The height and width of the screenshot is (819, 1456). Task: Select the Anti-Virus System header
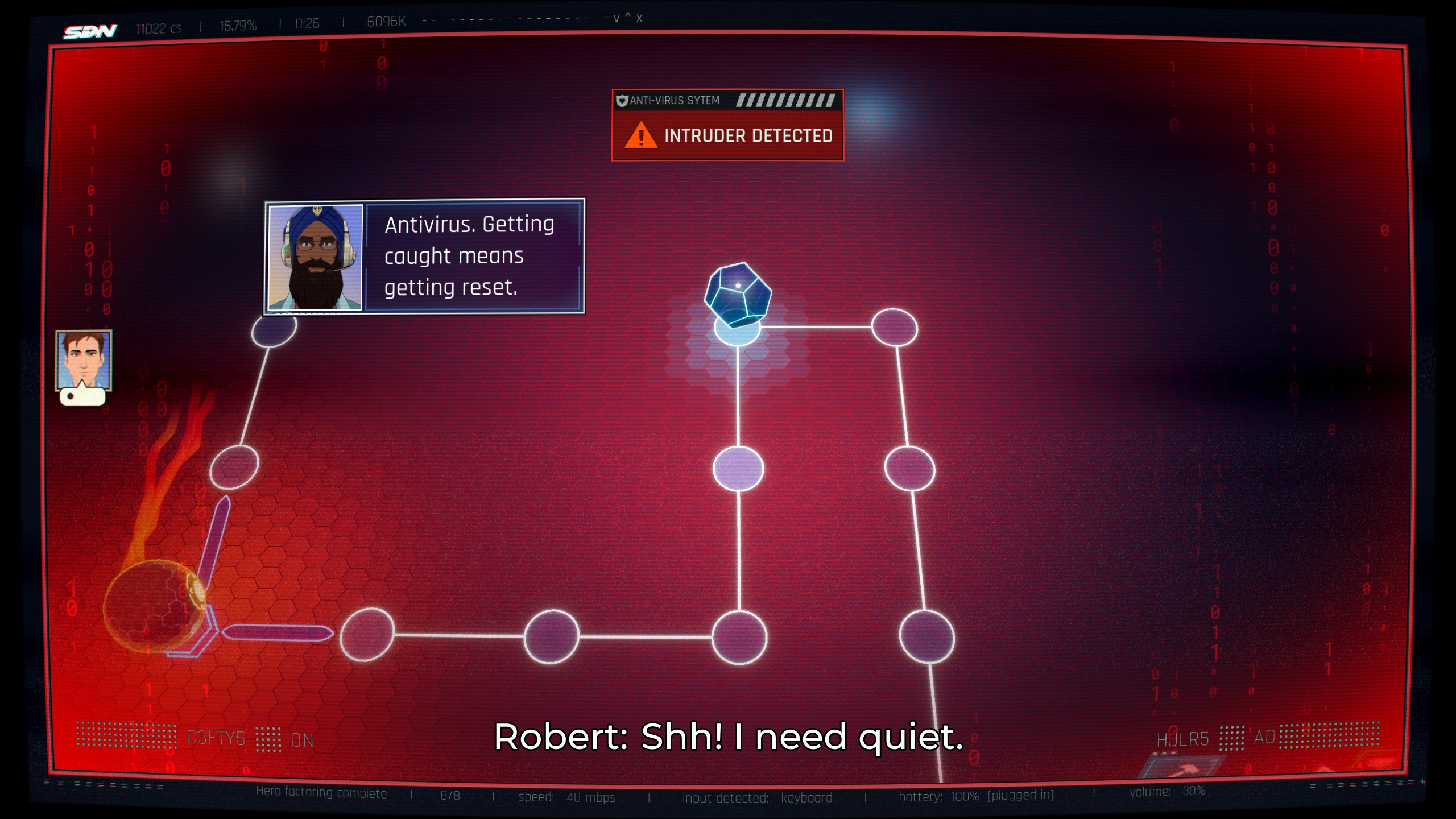[x=673, y=100]
